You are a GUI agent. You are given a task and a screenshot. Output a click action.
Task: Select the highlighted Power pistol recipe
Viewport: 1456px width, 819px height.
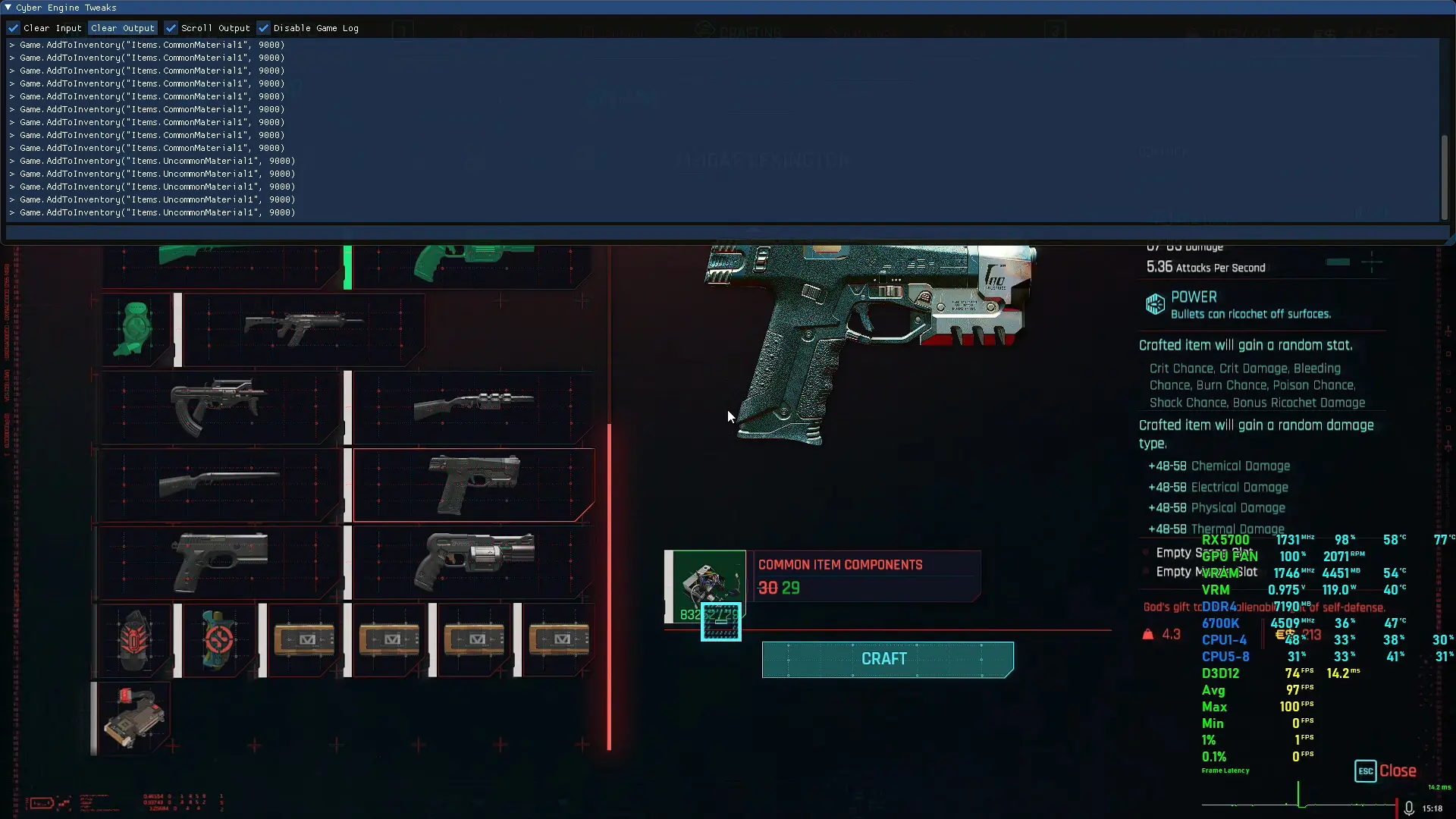pyautogui.click(x=473, y=485)
